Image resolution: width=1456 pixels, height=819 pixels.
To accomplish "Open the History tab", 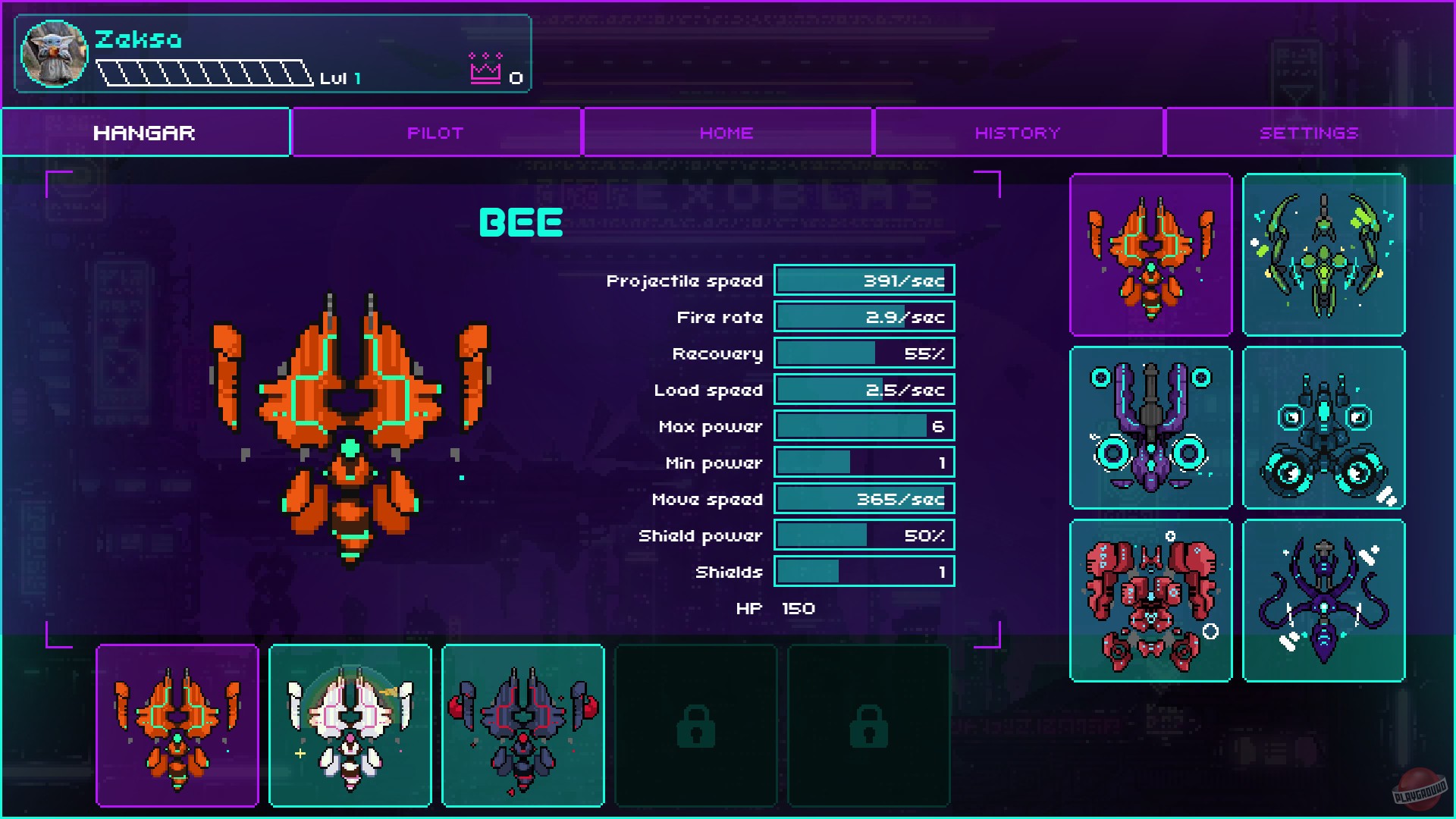I will click(x=1017, y=132).
